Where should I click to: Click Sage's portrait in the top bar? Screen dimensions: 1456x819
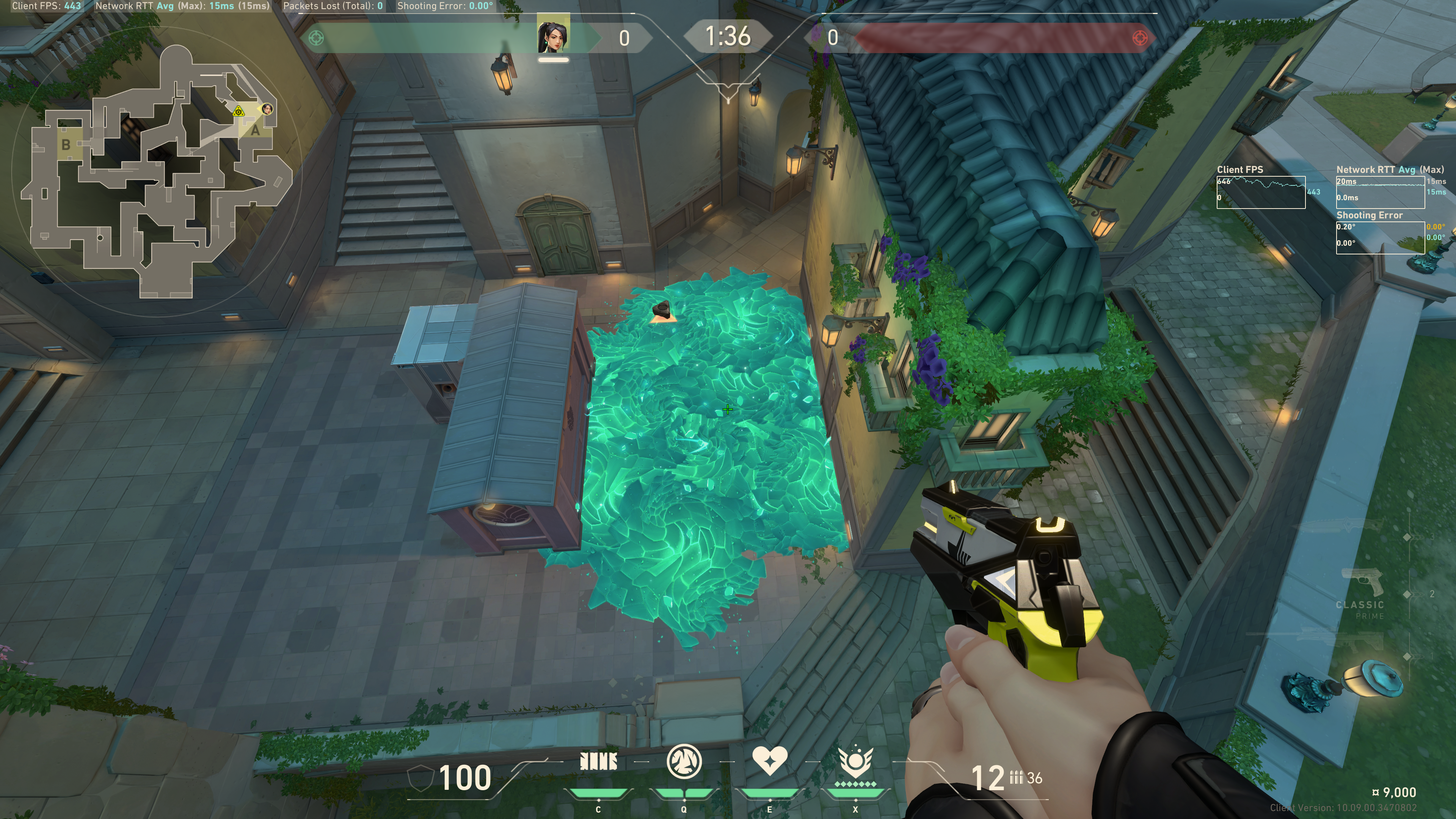553,35
